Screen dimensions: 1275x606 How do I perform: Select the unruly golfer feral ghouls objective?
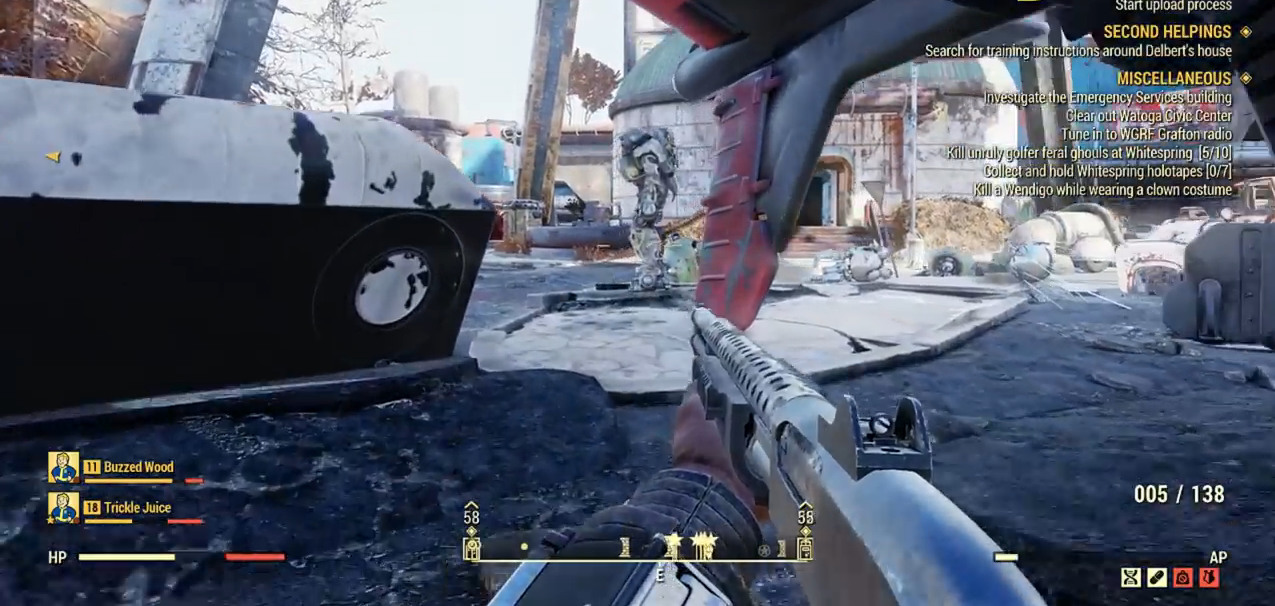pos(1089,153)
